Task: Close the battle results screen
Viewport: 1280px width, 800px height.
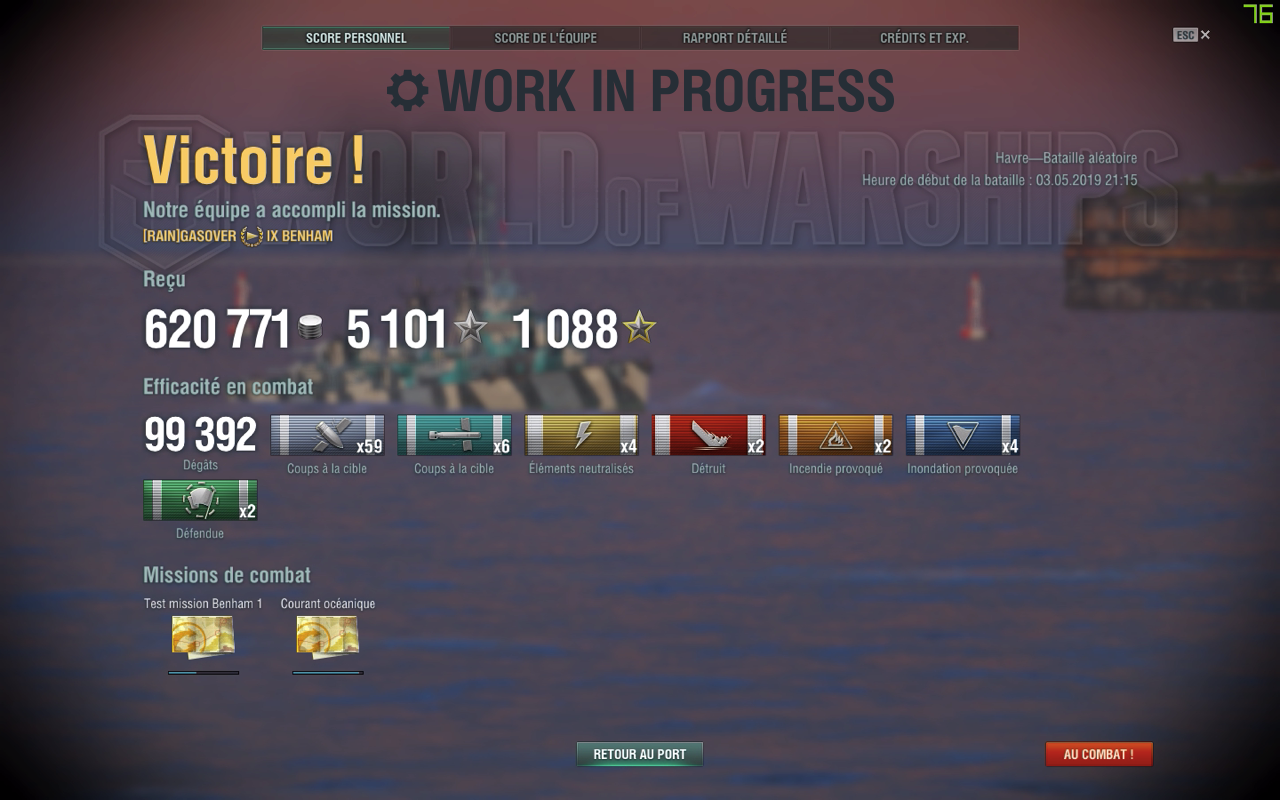Action: [1205, 35]
